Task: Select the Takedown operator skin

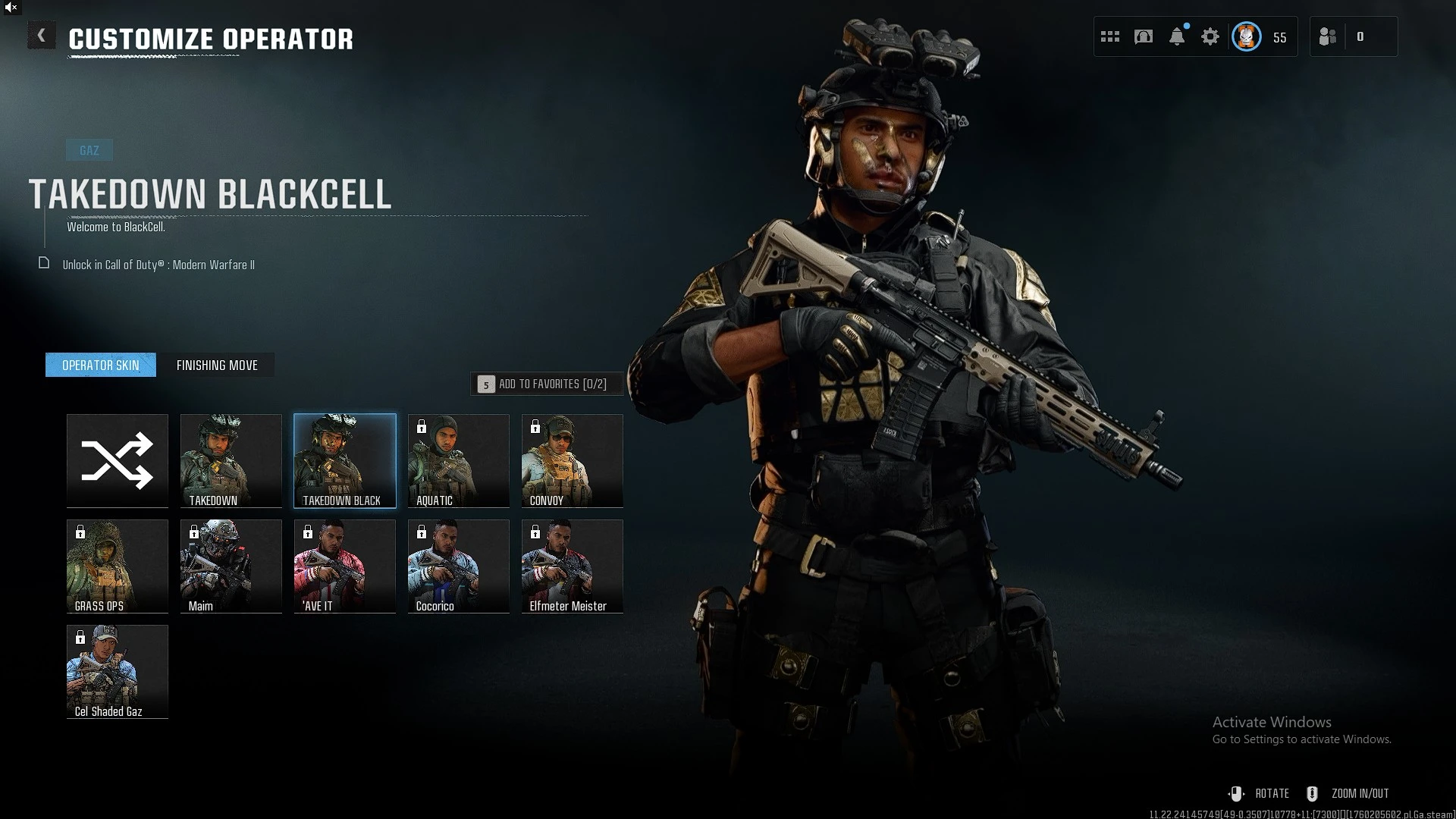Action: coord(231,460)
